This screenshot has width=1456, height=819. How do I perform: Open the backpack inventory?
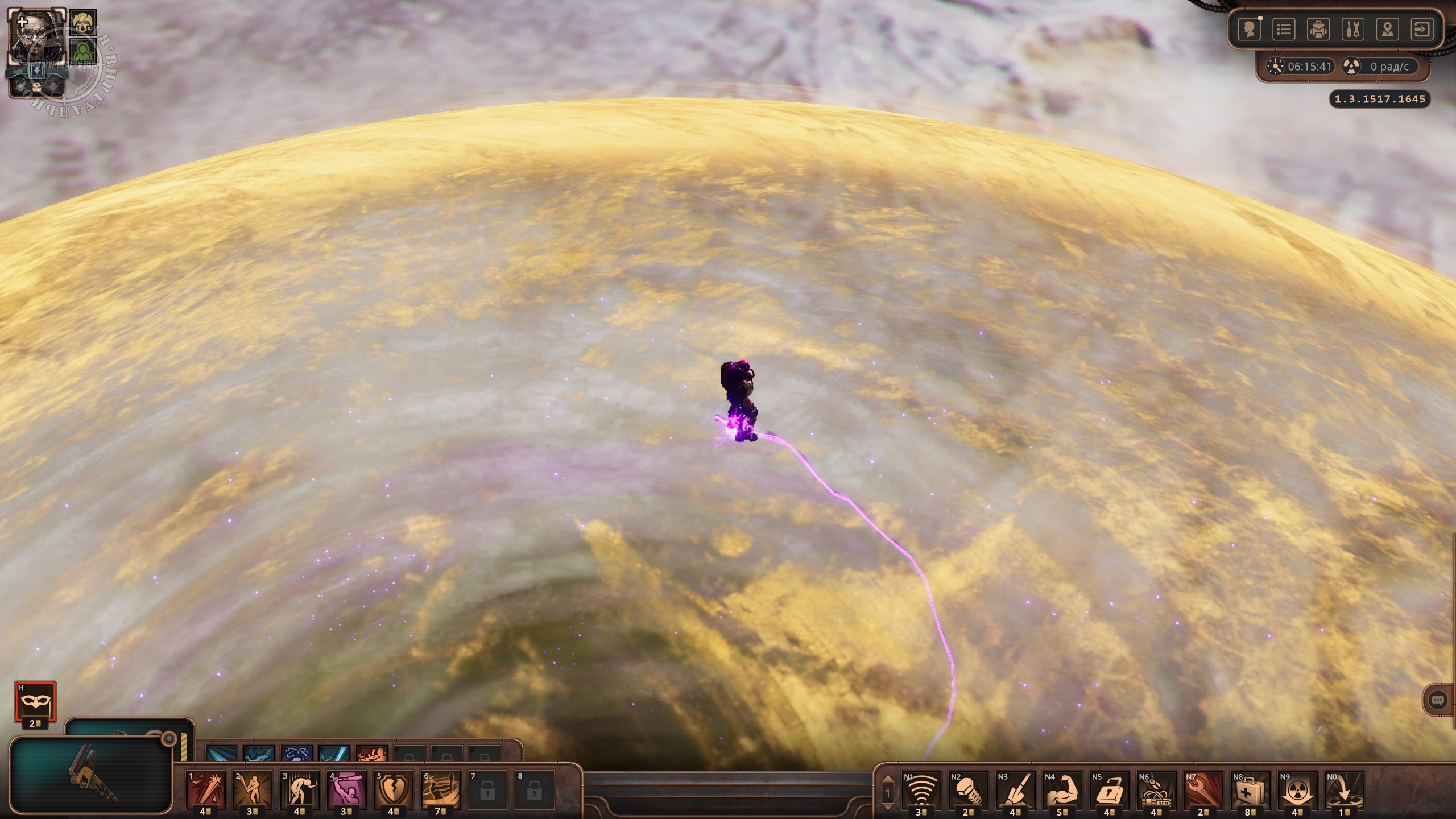click(x=1318, y=30)
